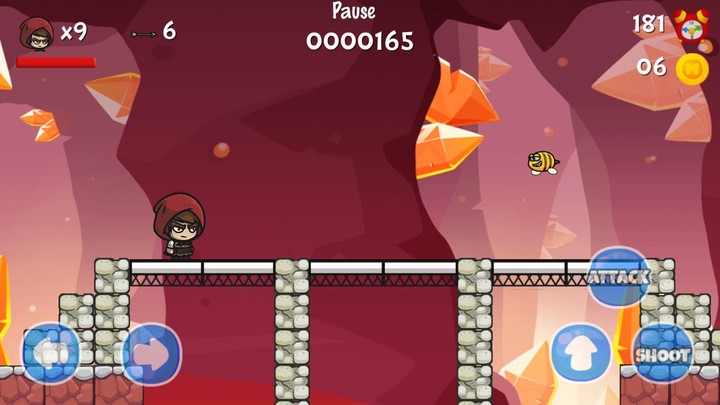Tap the up-arrow jump button
Image resolution: width=720 pixels, height=405 pixels.
click(581, 353)
